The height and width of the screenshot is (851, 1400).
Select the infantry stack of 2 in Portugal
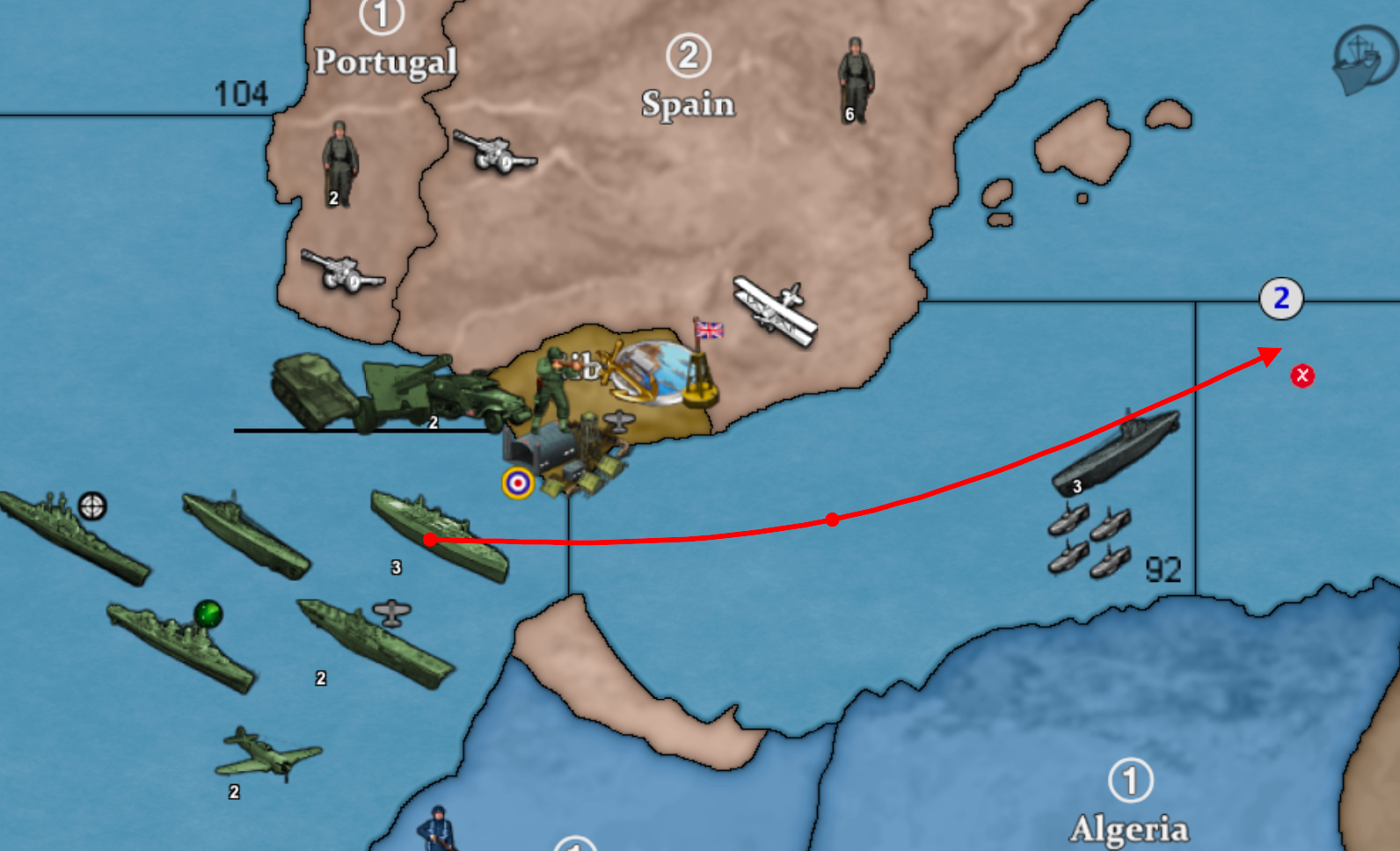(x=339, y=164)
